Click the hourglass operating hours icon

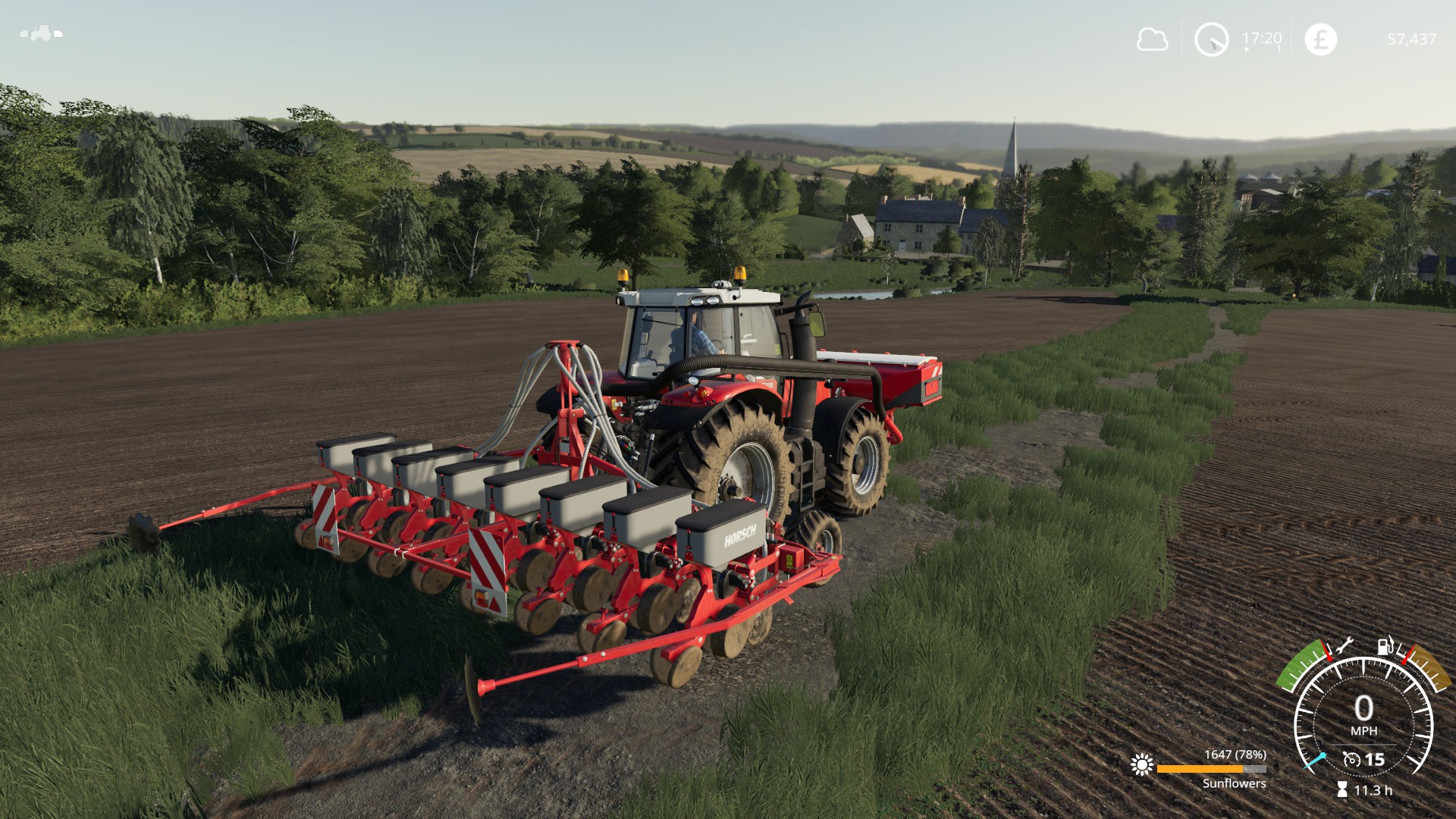tap(1342, 790)
